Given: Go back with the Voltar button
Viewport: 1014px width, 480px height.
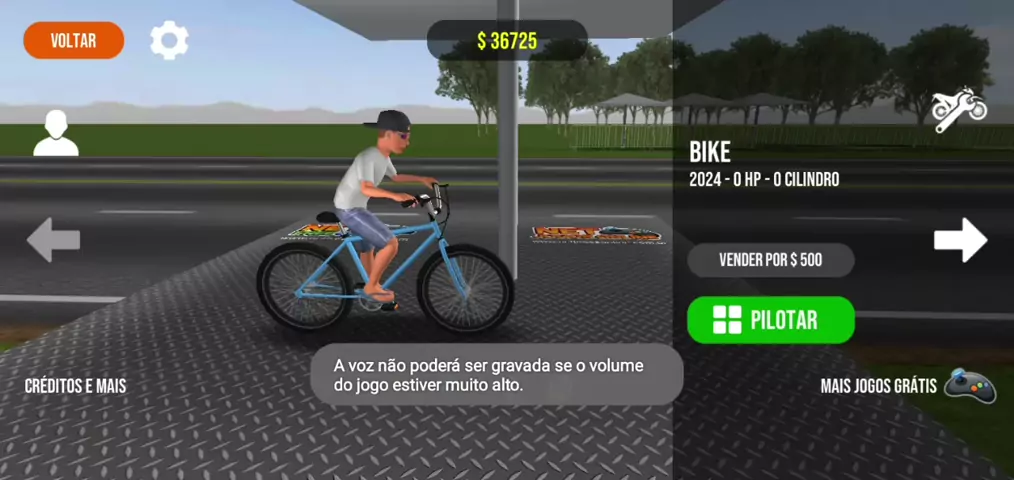Looking at the screenshot, I should pos(74,41).
